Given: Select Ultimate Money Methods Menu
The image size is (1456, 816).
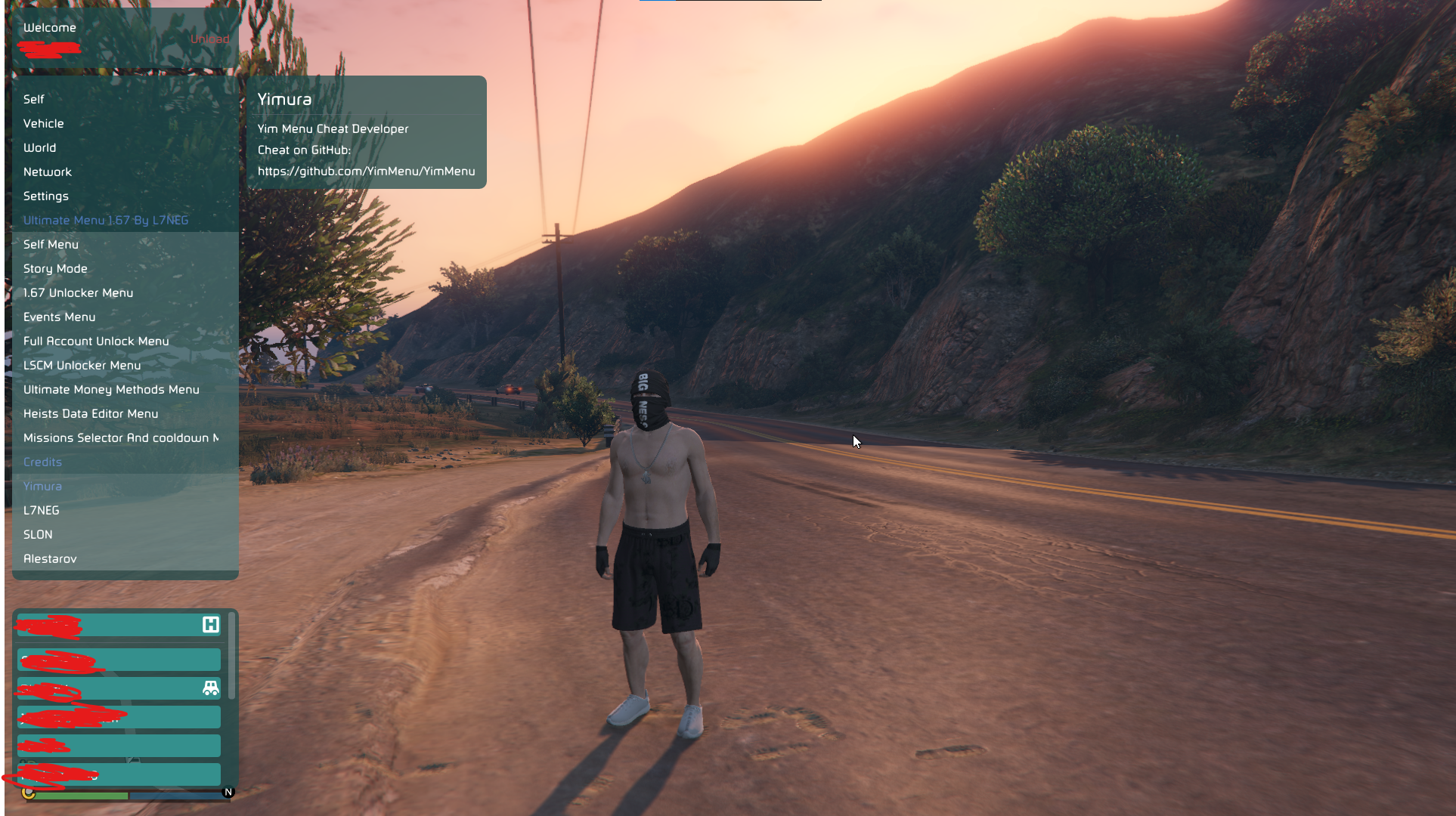Looking at the screenshot, I should tap(112, 389).
